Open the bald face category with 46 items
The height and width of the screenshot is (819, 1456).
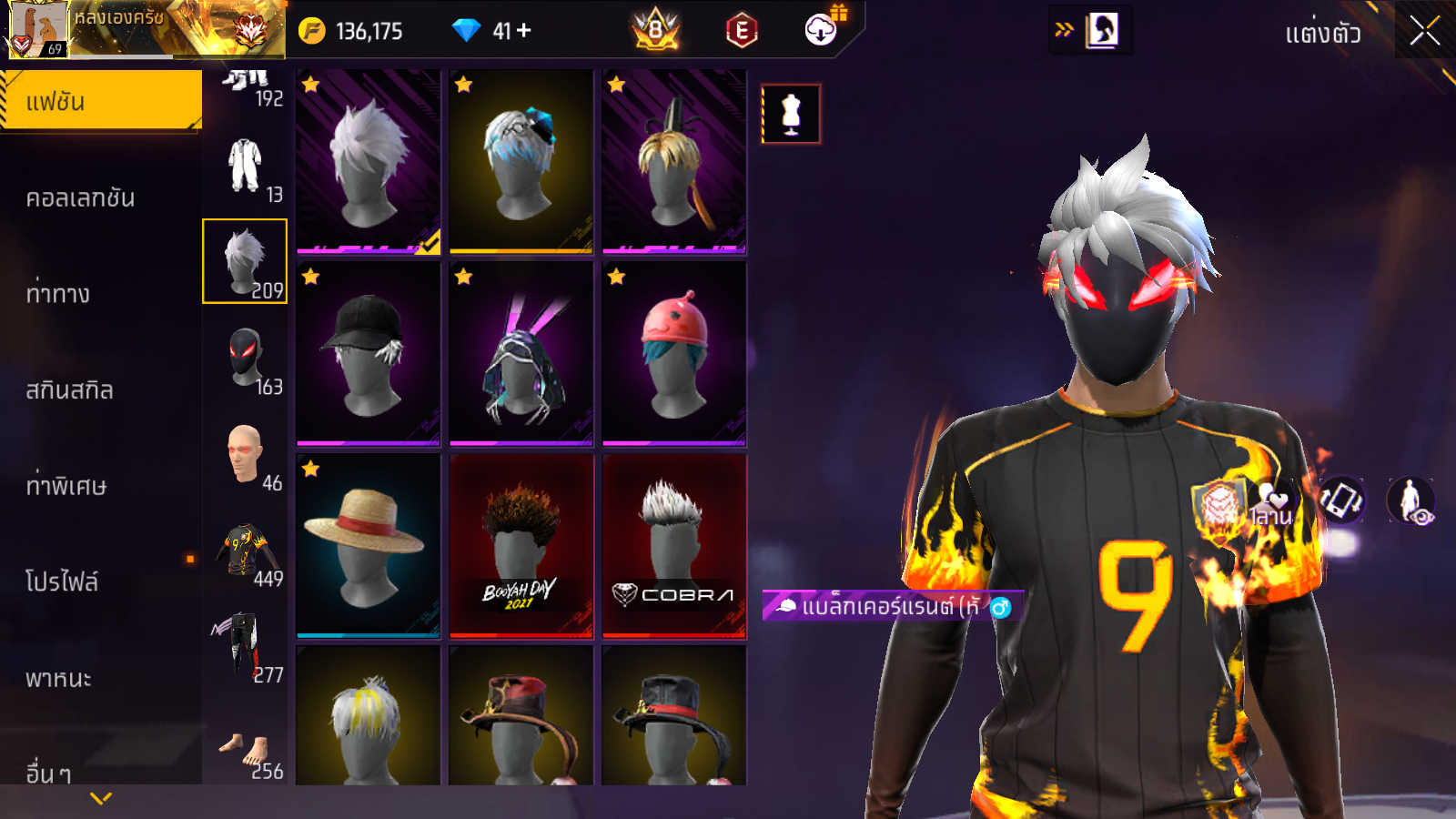coord(246,456)
